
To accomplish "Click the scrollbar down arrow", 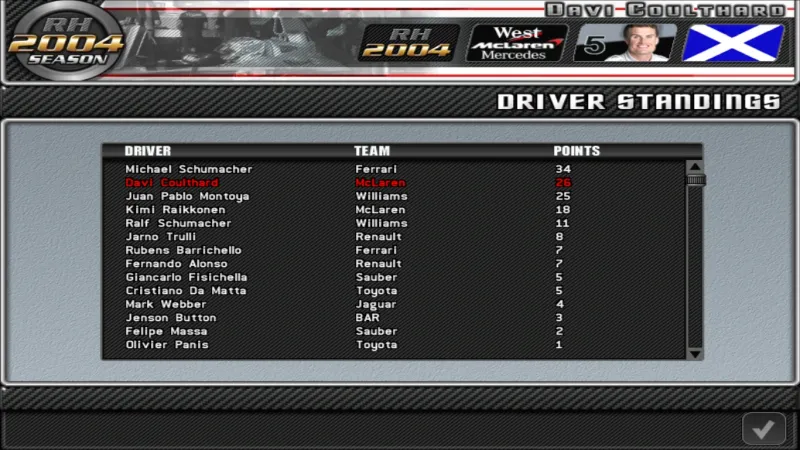I will tap(695, 352).
